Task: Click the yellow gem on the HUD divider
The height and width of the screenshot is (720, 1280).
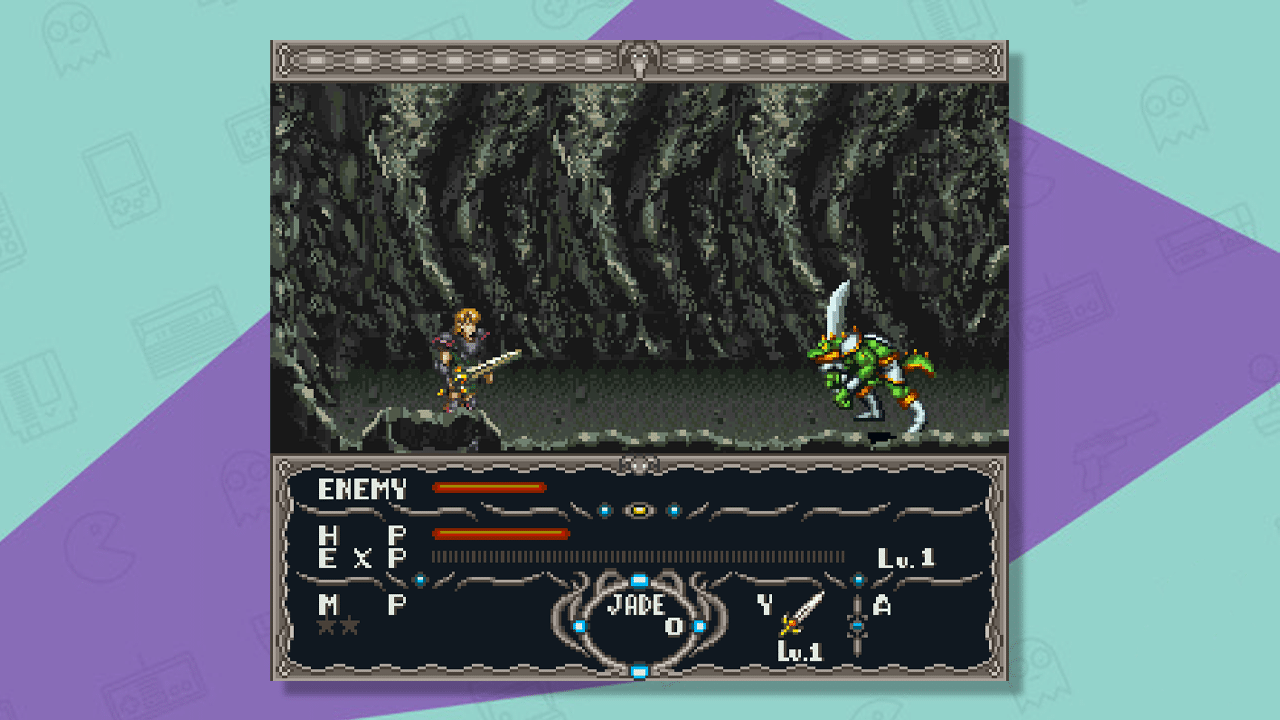Action: 639,510
